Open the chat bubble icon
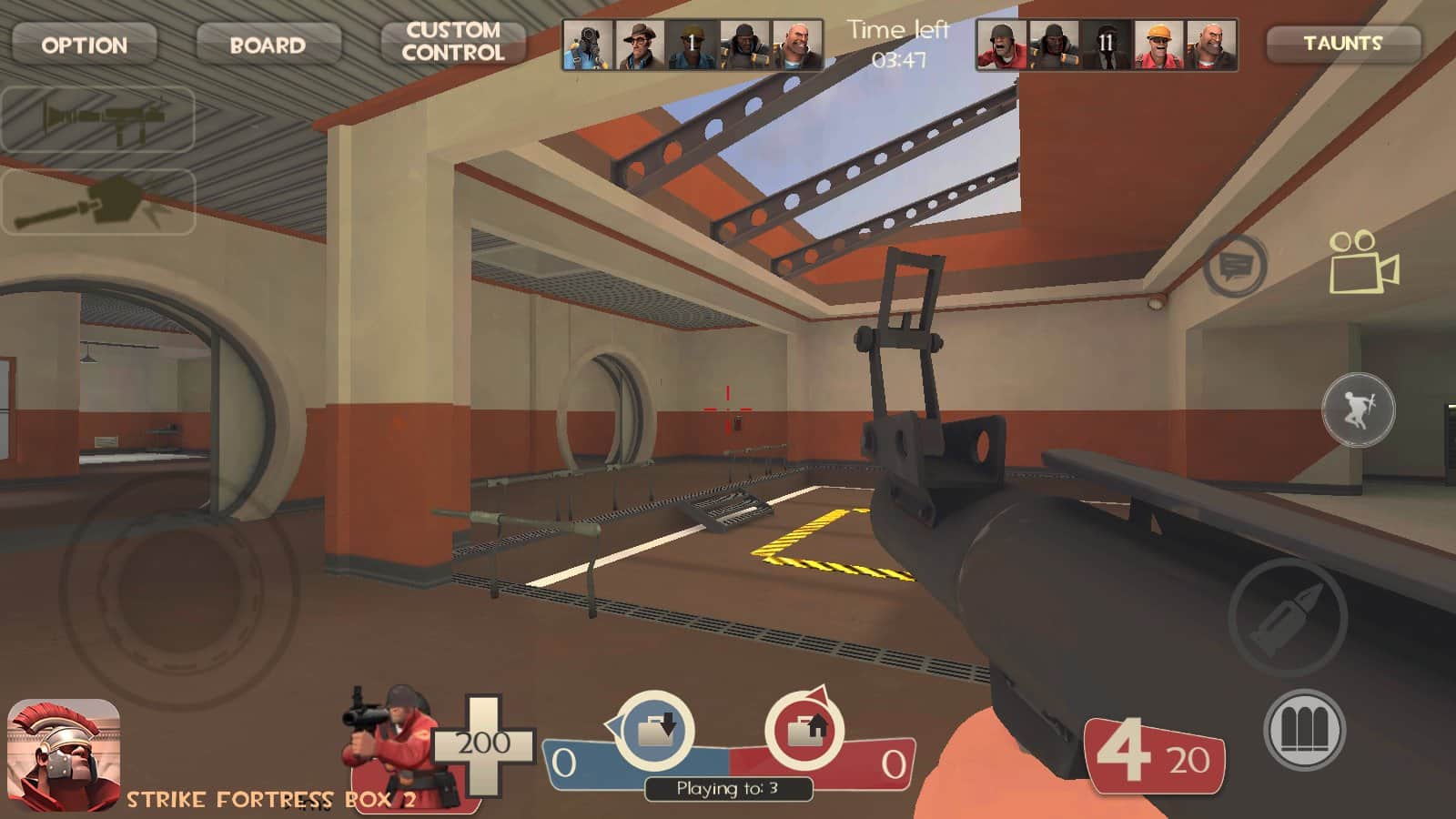 [1235, 266]
